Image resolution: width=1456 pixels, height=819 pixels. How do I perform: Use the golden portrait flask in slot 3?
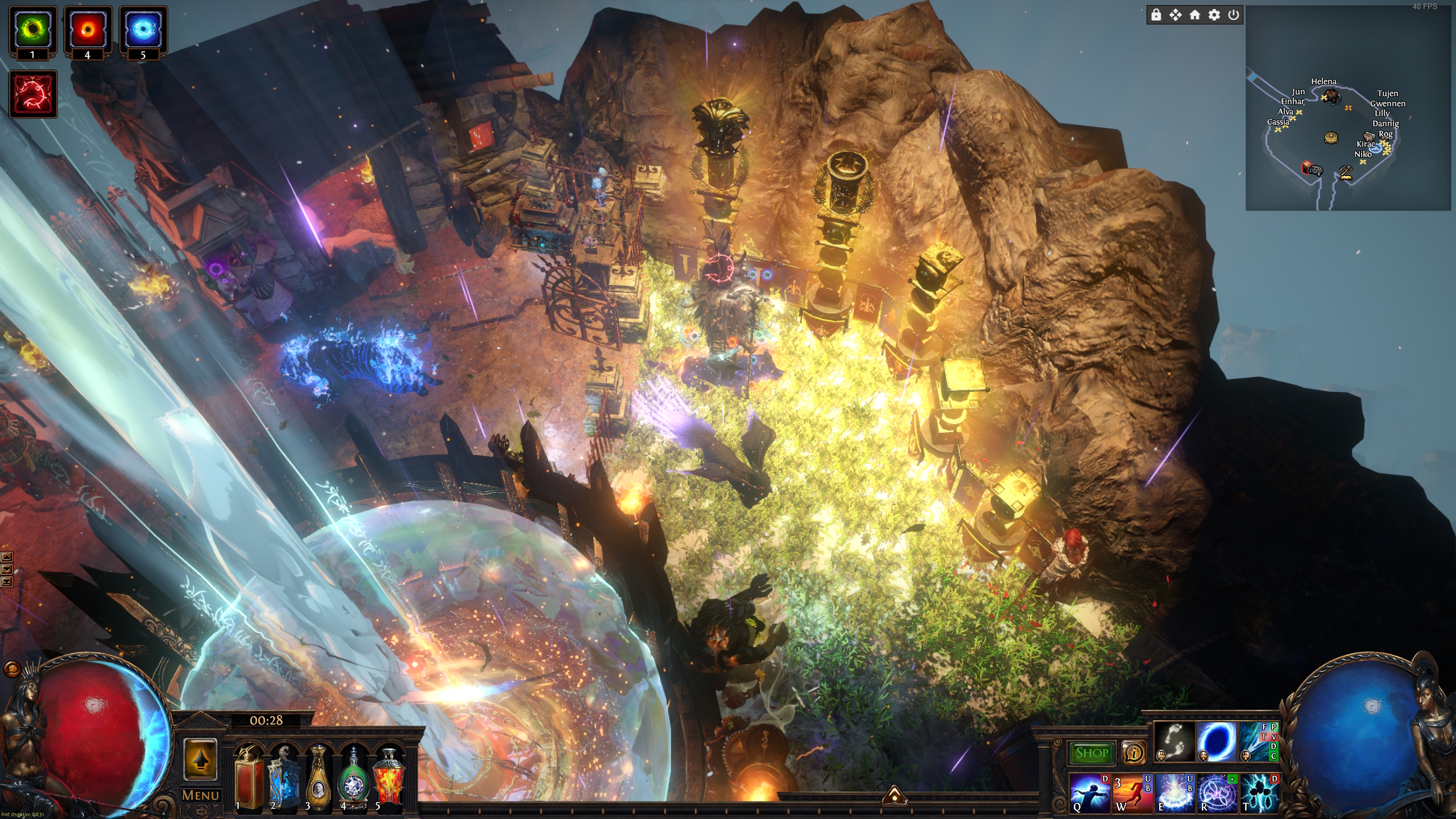tap(318, 777)
